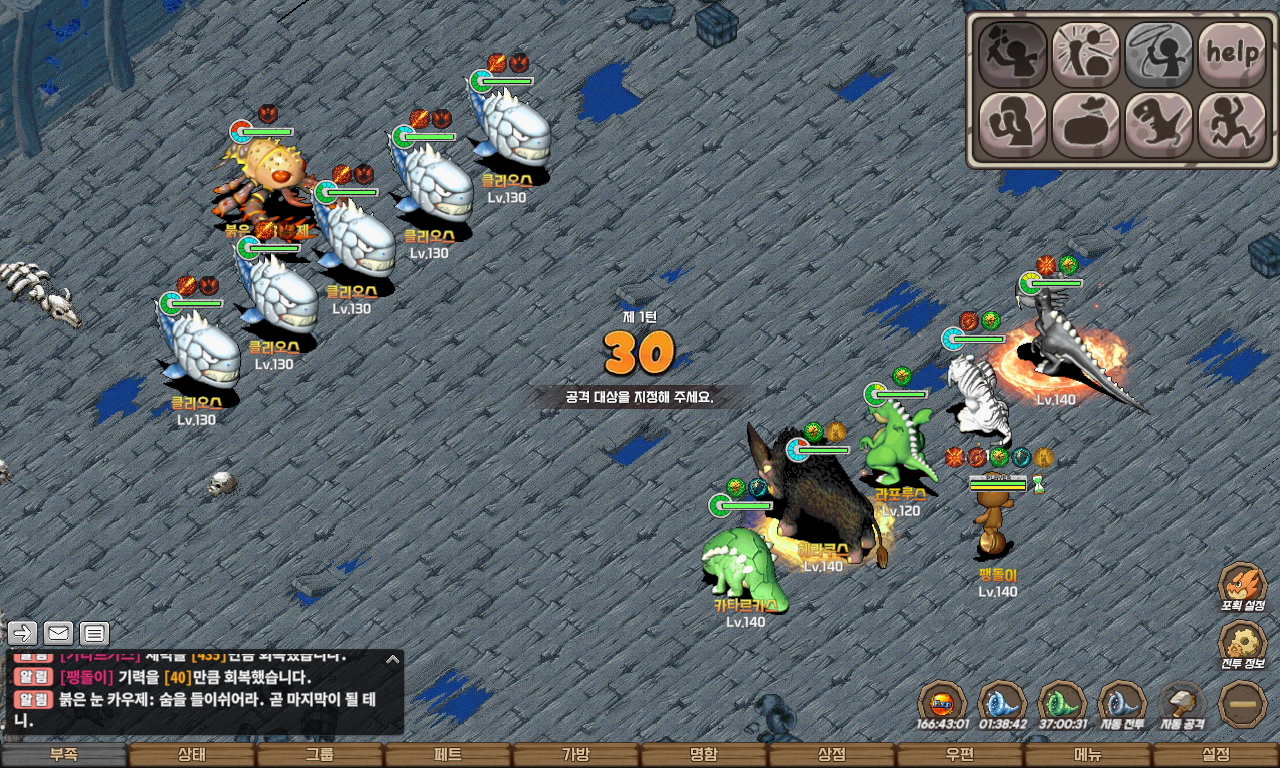Collapse the buff icons with the minus button
Image resolution: width=1280 pixels, height=768 pixels.
1244,704
